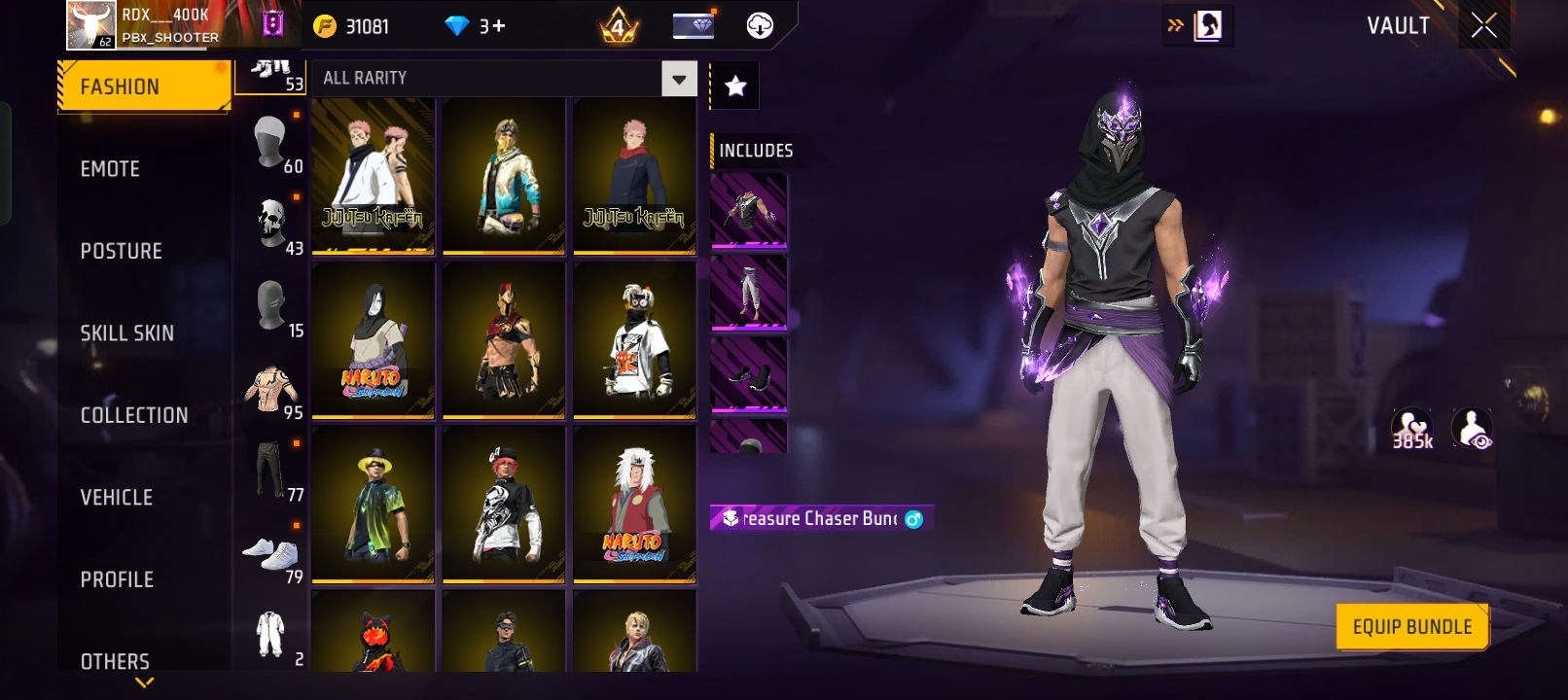
Task: Open the Fashion vault category
Action: pos(143,87)
